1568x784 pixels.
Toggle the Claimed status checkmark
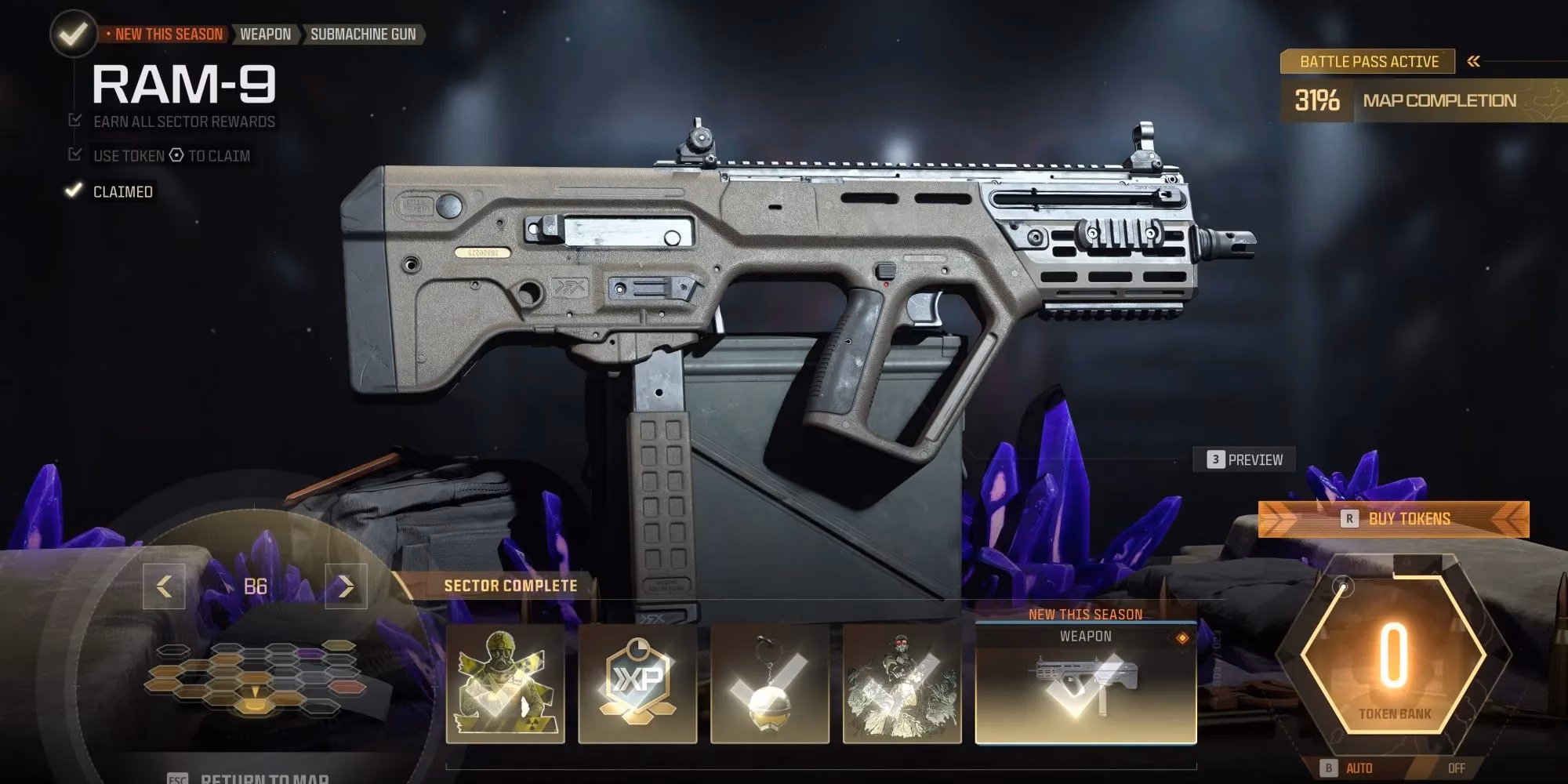74,190
